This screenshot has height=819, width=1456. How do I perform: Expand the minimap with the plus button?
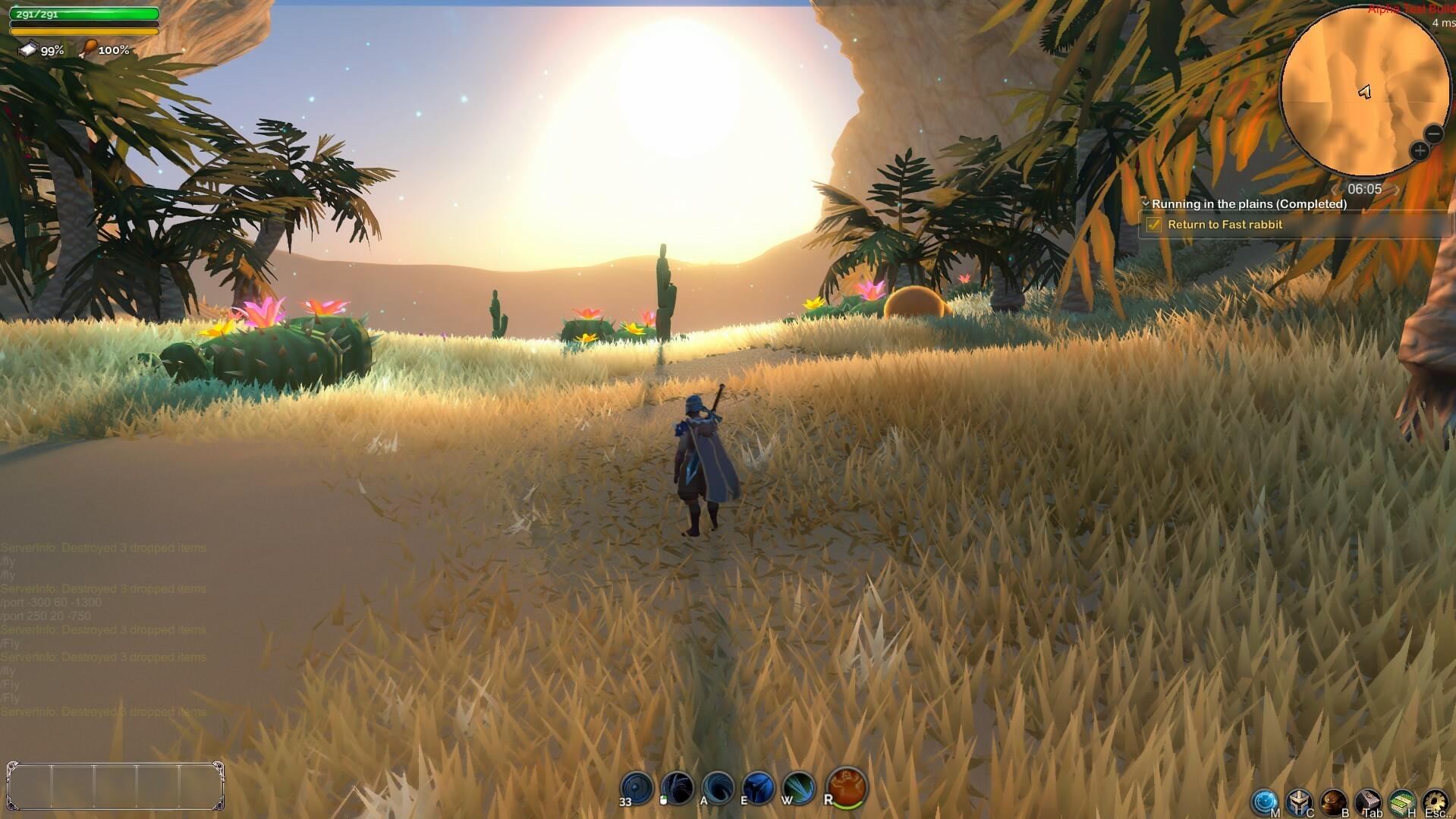click(x=1418, y=150)
